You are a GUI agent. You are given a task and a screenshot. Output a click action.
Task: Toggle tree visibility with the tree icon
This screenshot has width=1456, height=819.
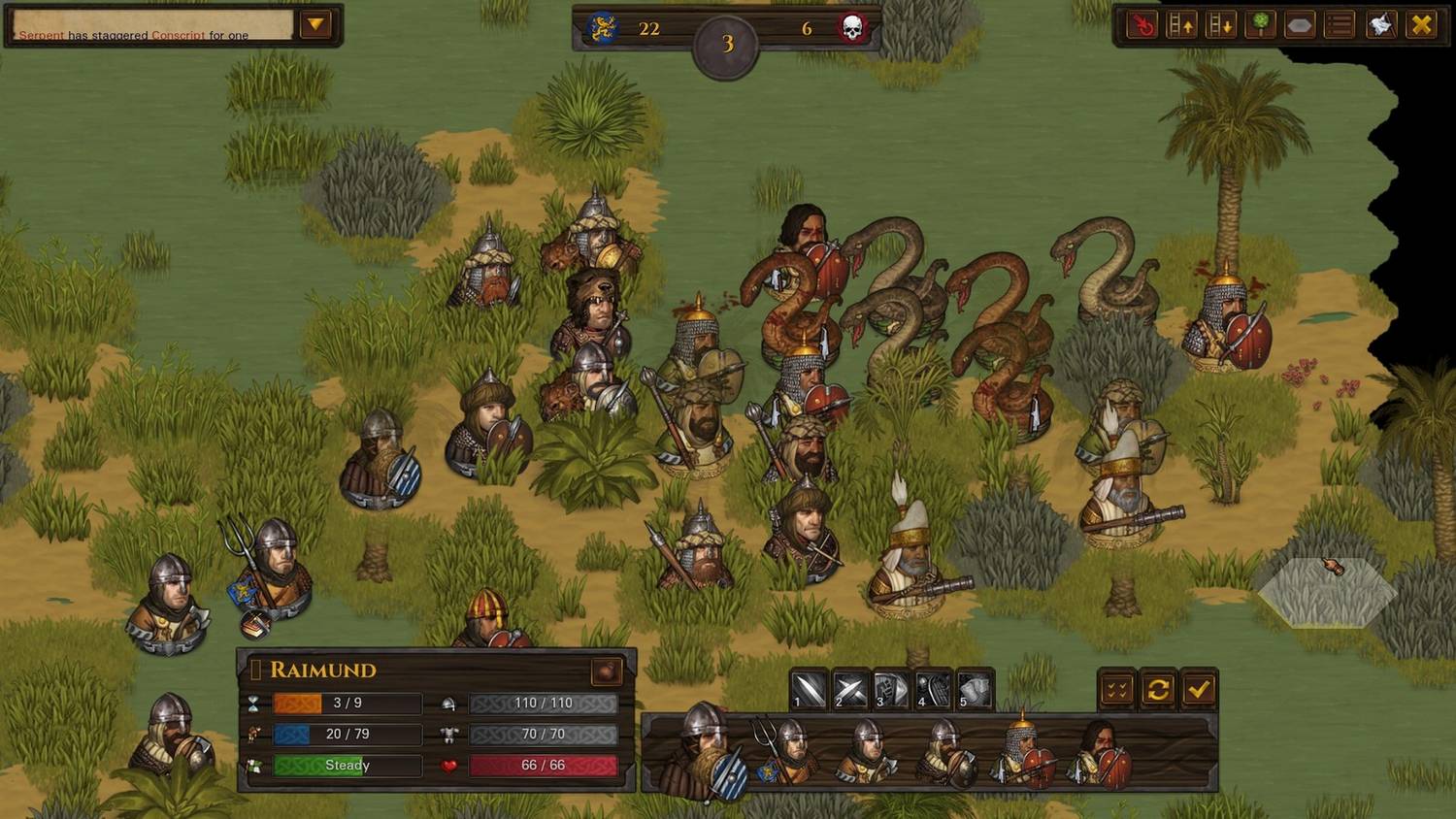point(1260,25)
